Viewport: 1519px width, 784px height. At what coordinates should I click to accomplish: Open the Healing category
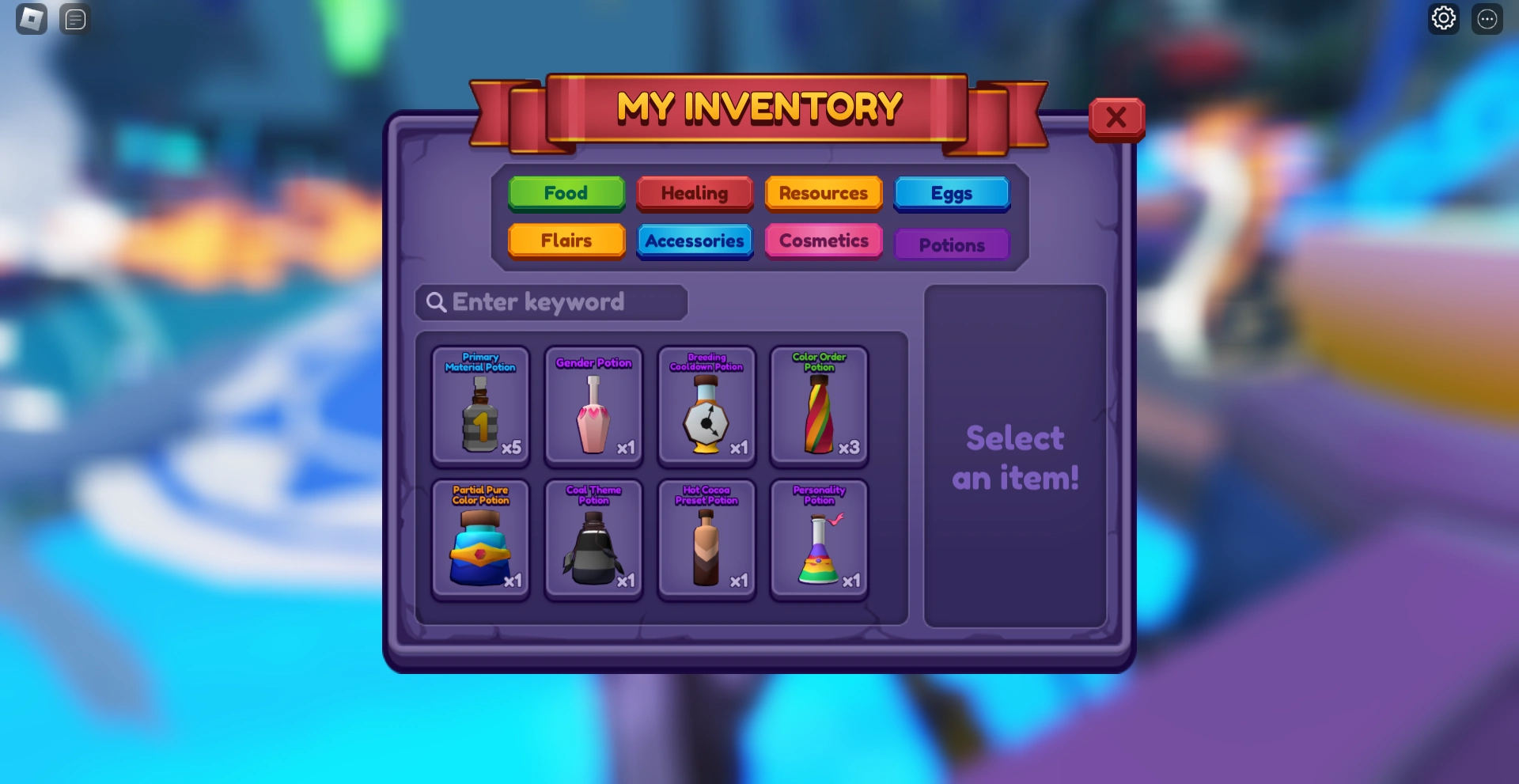pos(695,193)
